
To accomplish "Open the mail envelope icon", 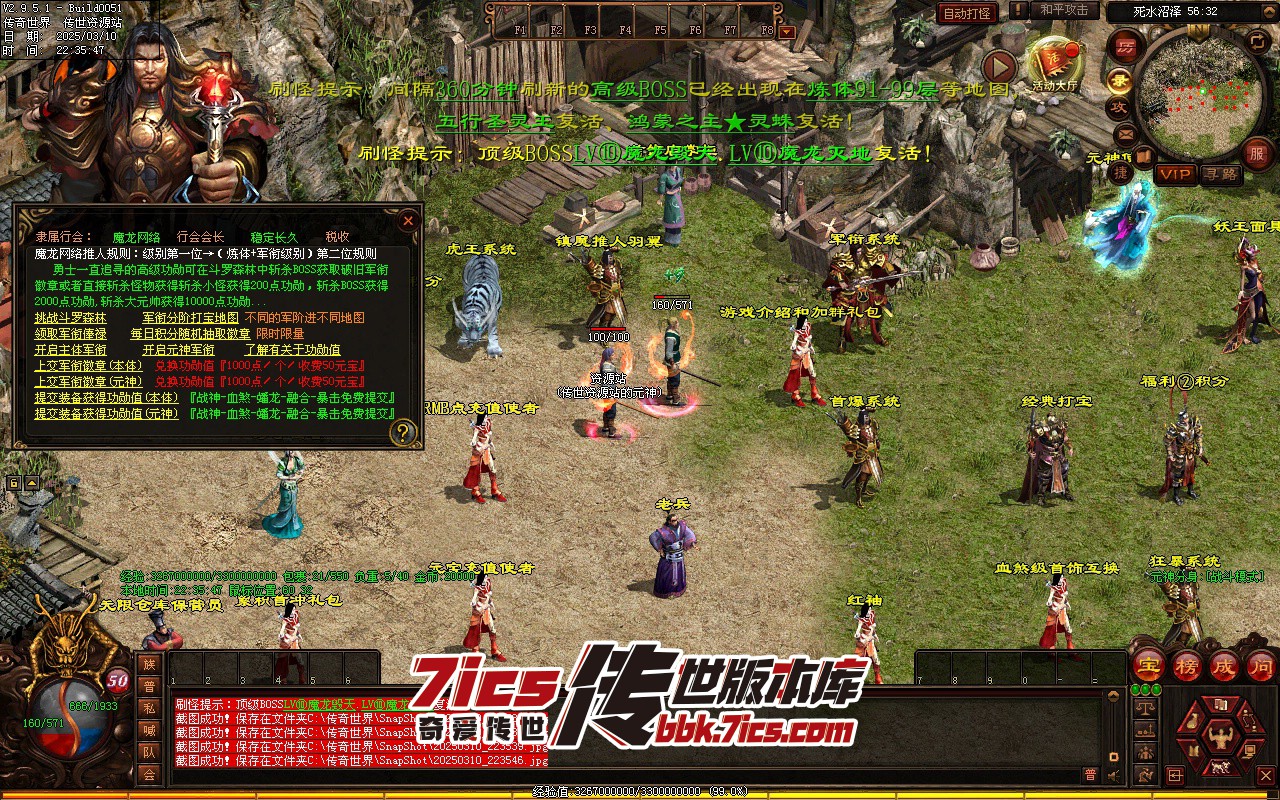I will click(x=1126, y=133).
